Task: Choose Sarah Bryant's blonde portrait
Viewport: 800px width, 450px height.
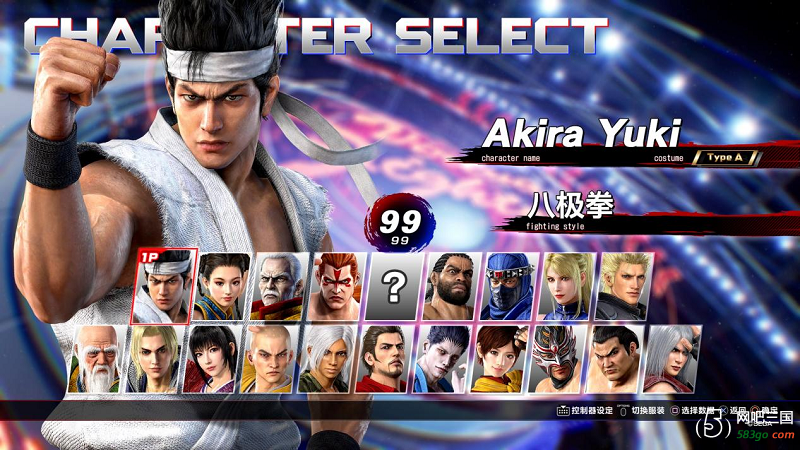Action: pyautogui.click(x=567, y=285)
